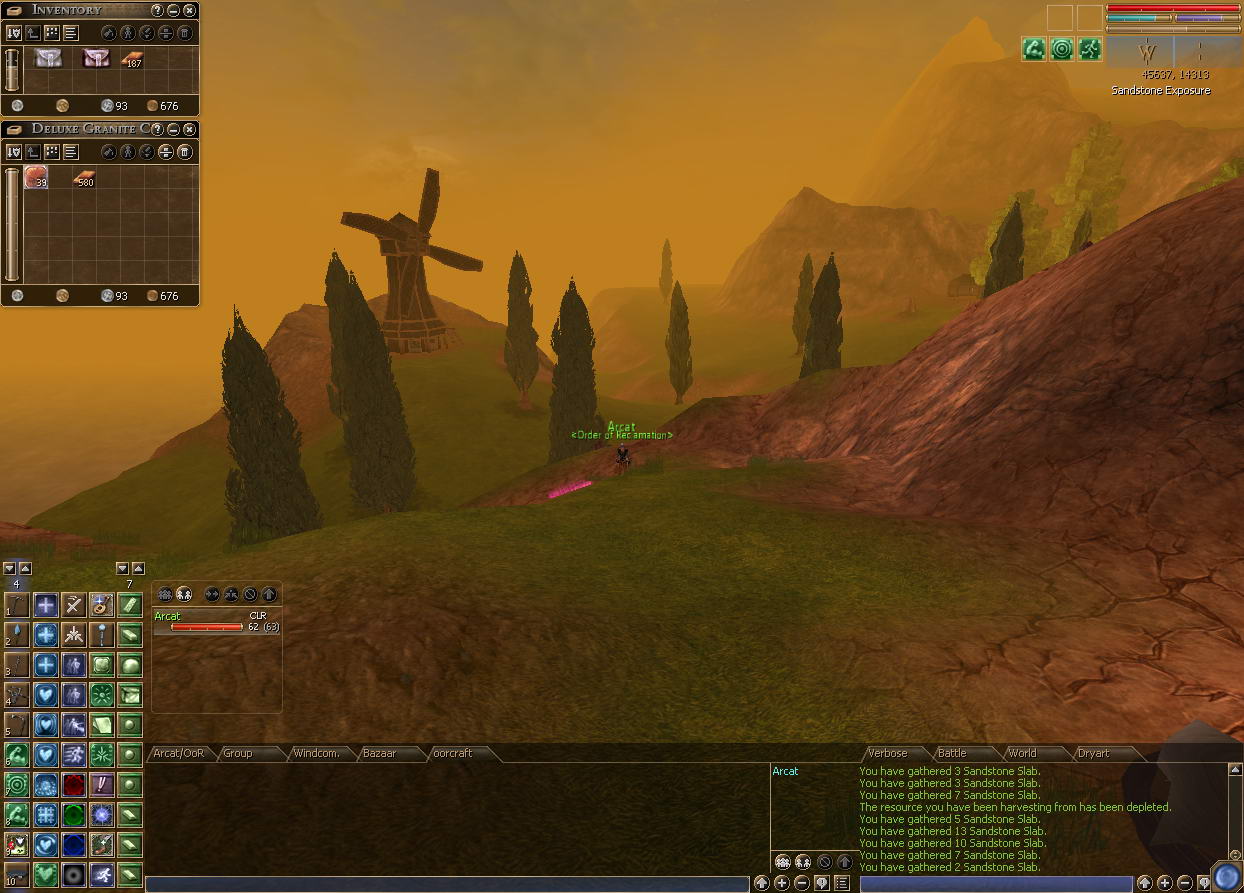The width and height of the screenshot is (1244, 893).
Task: Select the Windcom. chat tab
Action: click(314, 753)
